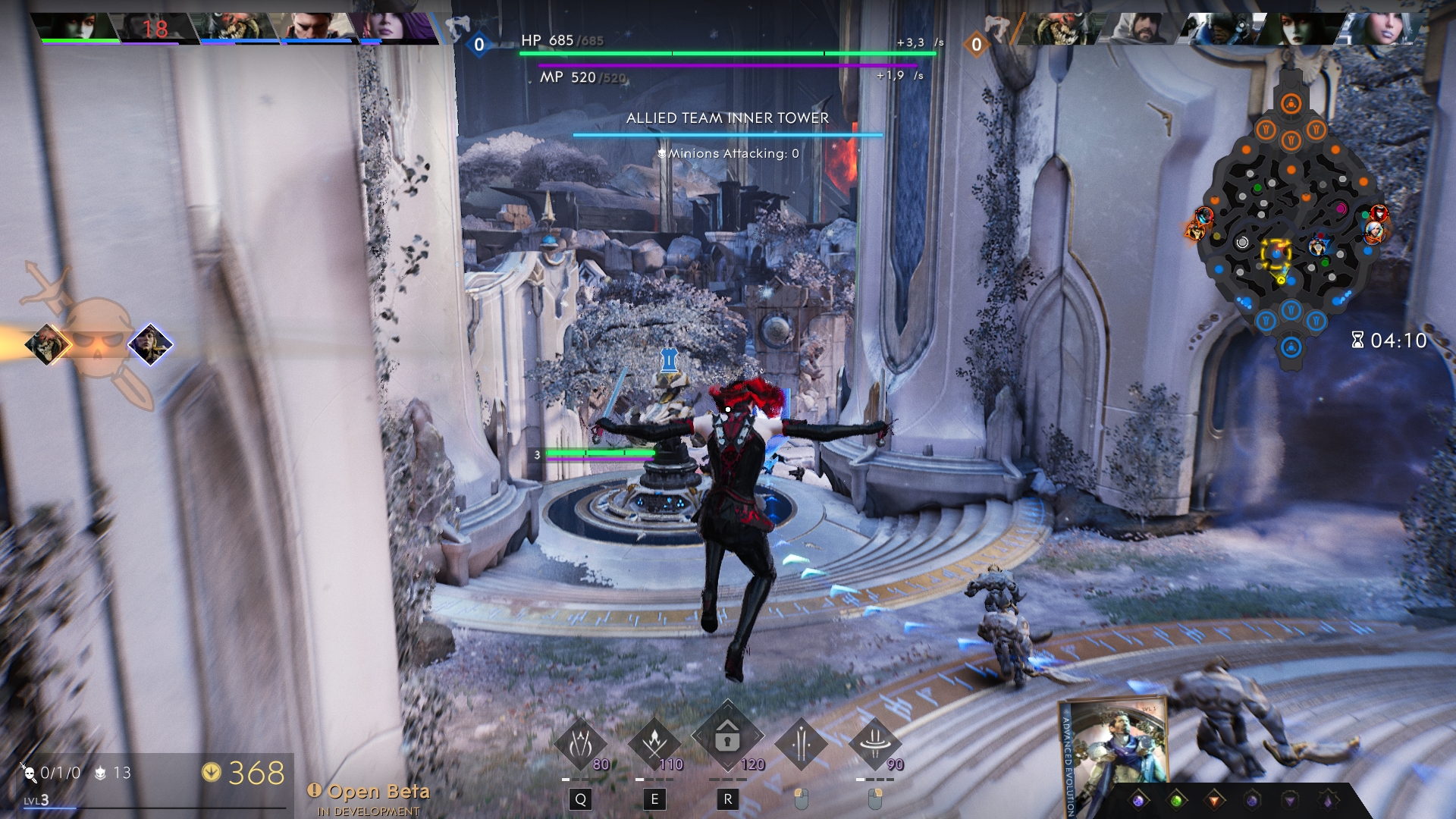The image size is (1456, 819).
Task: Click the minimap
Action: coord(1291,227)
